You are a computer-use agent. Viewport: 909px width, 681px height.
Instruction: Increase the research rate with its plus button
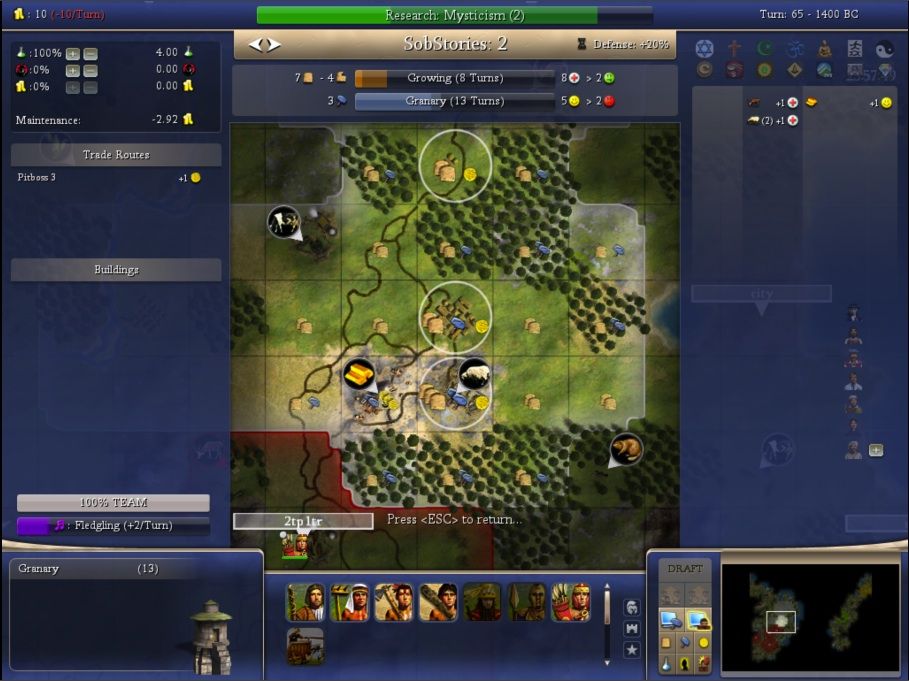73,53
